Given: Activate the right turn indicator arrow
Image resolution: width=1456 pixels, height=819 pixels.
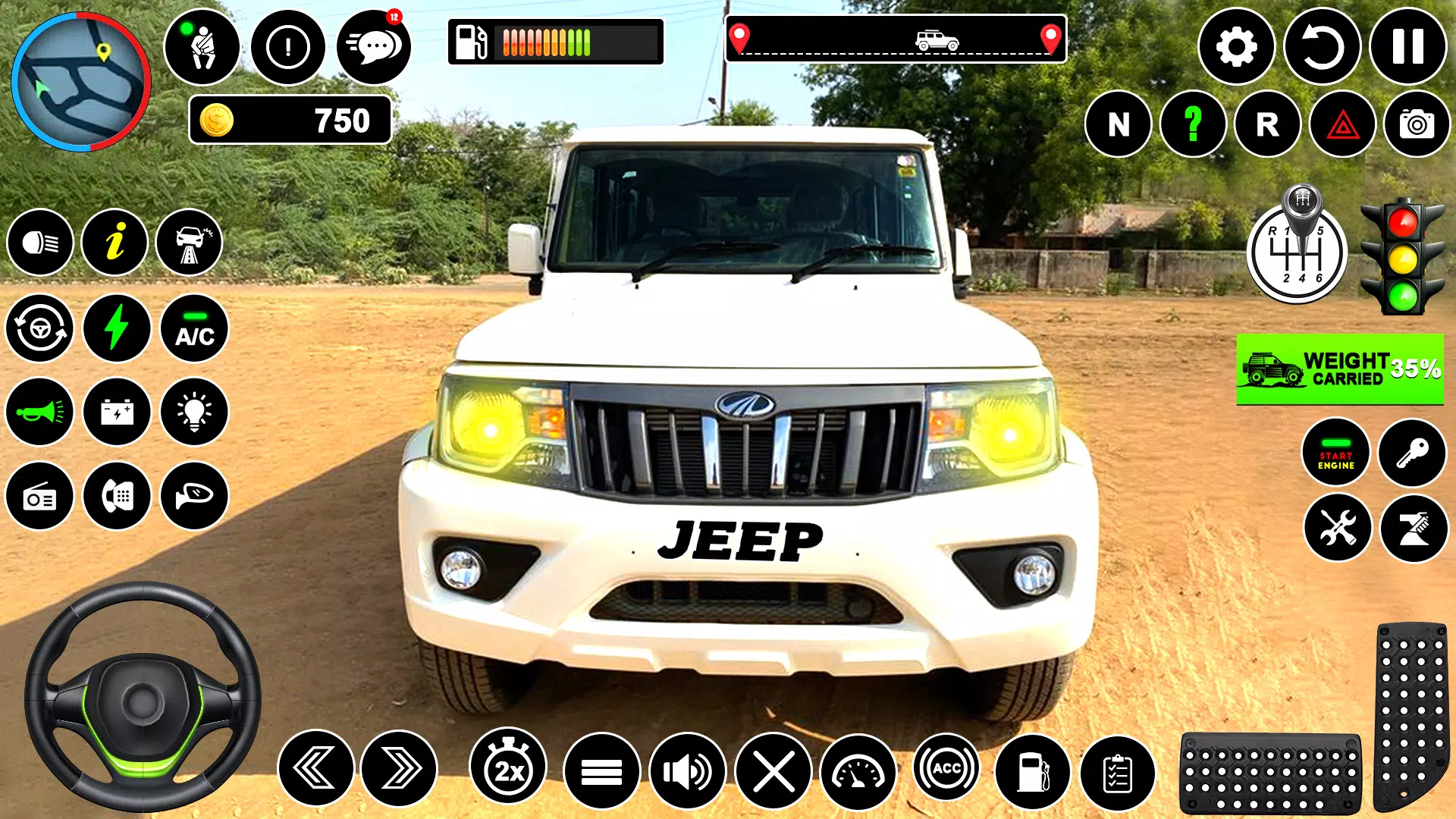Looking at the screenshot, I should [x=400, y=769].
